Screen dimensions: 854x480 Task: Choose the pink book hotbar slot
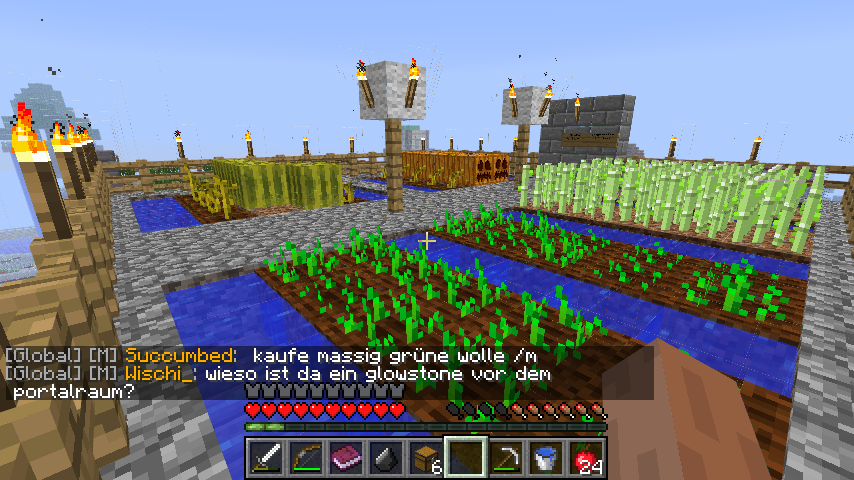tap(347, 458)
